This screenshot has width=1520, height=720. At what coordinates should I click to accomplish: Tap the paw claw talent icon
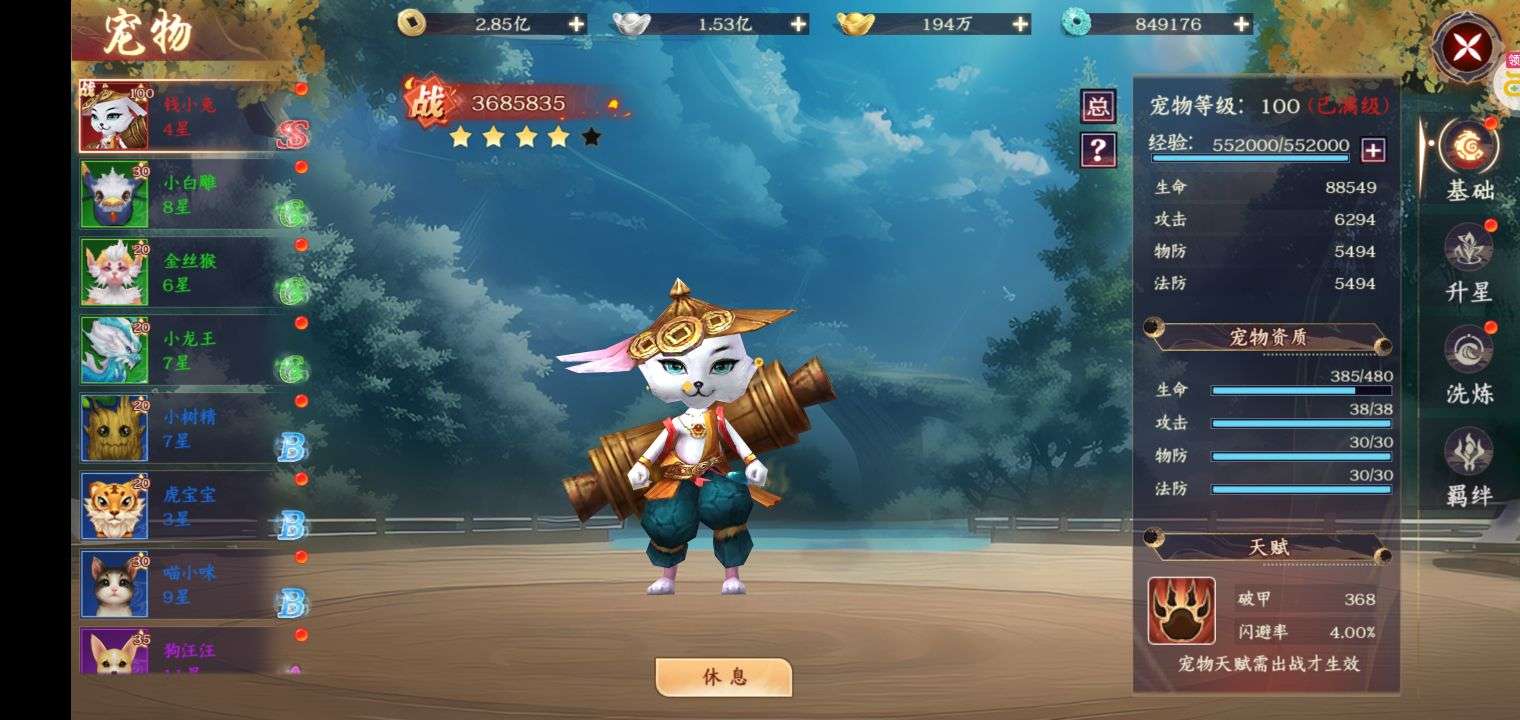click(x=1181, y=610)
